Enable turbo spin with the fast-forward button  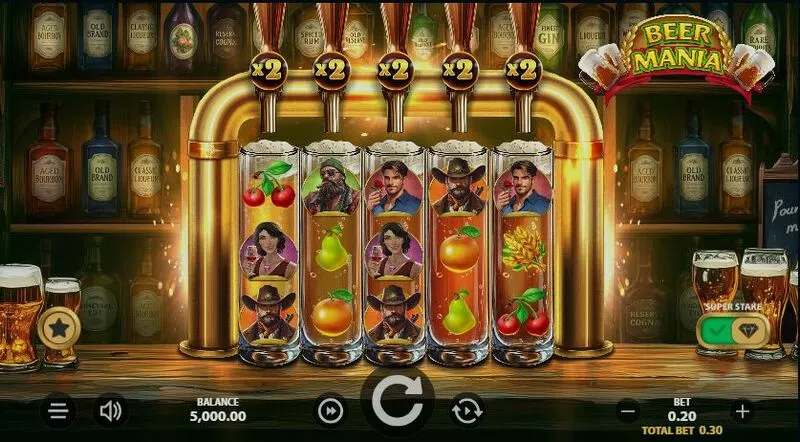[330, 410]
